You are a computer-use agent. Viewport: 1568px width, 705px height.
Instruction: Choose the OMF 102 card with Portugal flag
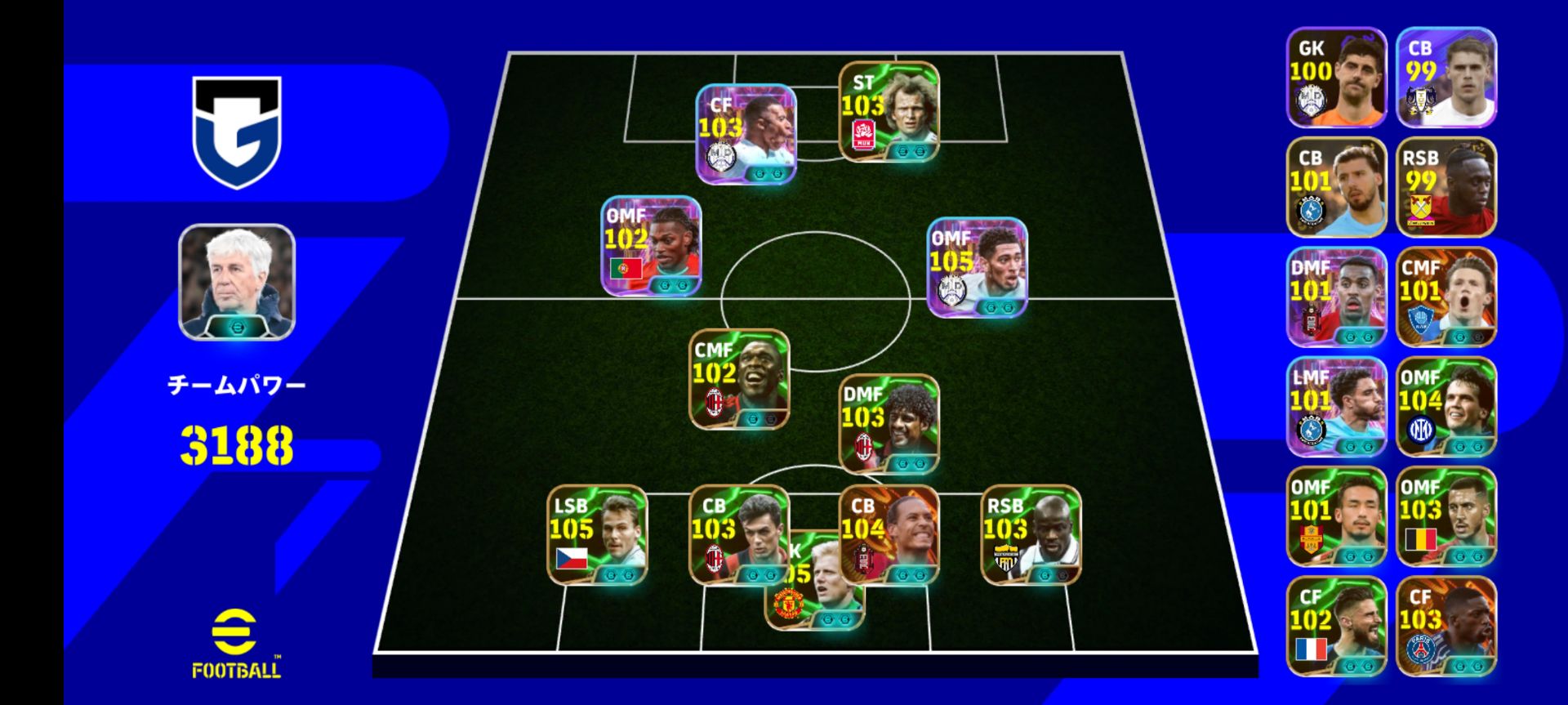[x=651, y=246]
